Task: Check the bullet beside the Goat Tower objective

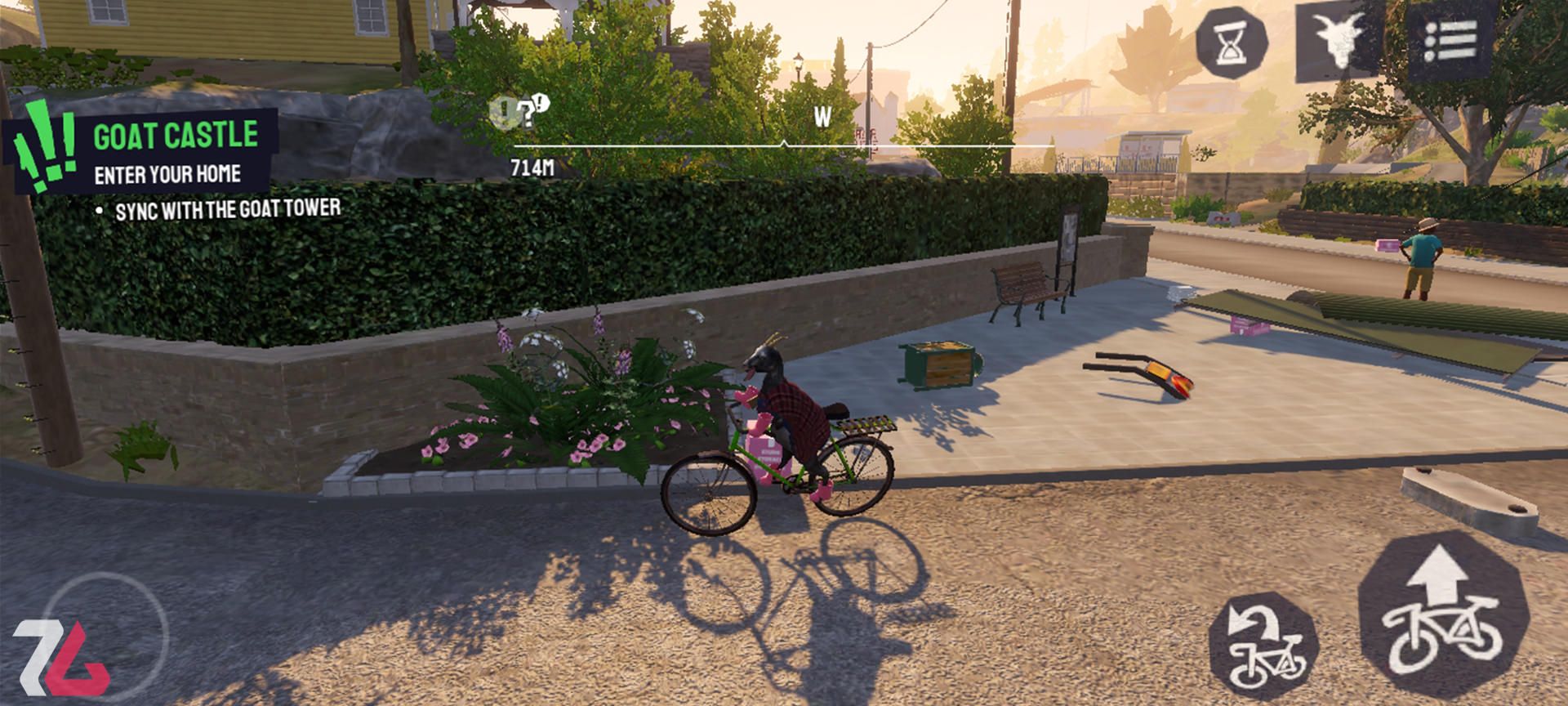Action: coord(100,211)
